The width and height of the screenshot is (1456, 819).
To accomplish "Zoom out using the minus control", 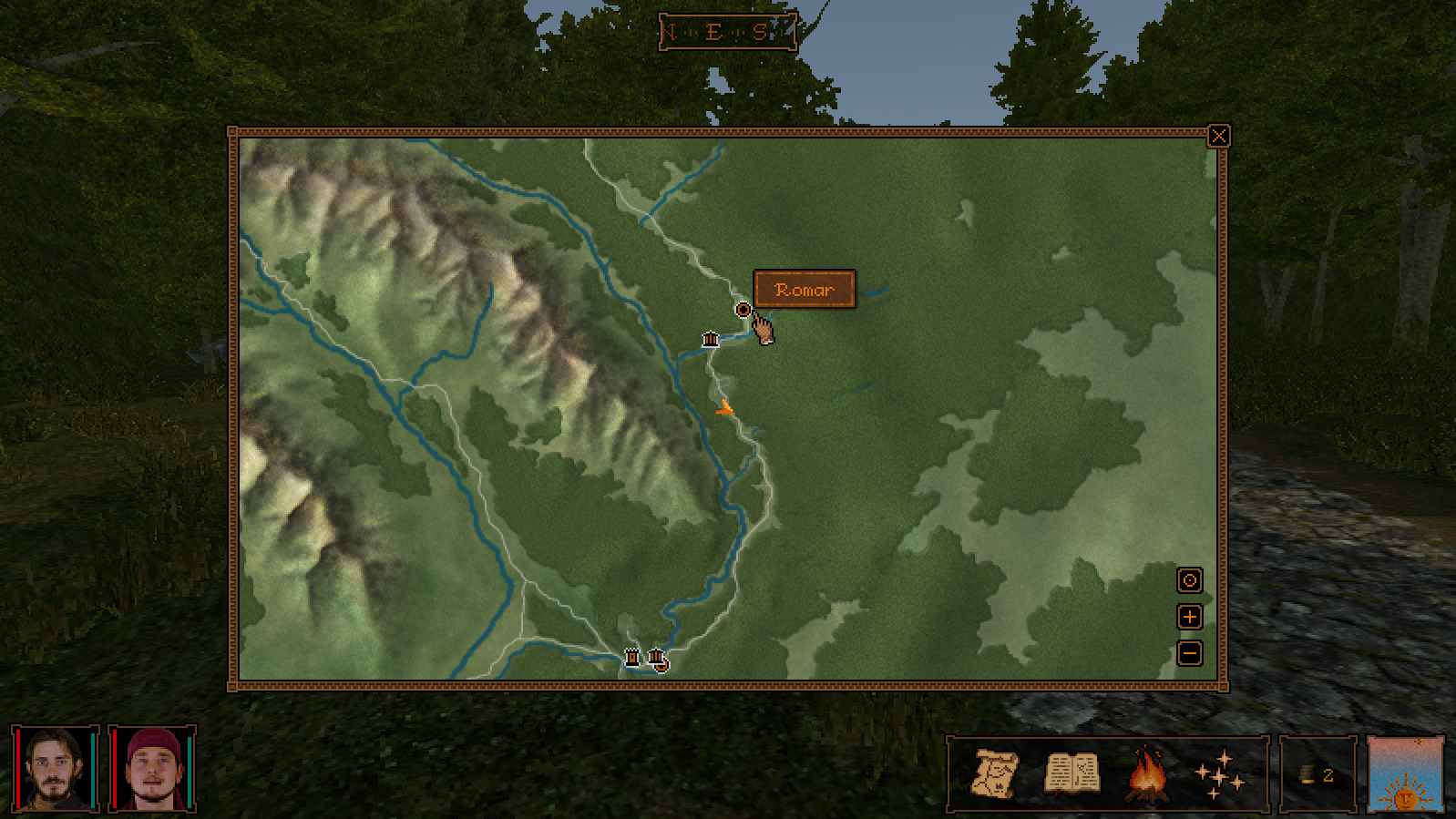I will click(x=1189, y=652).
